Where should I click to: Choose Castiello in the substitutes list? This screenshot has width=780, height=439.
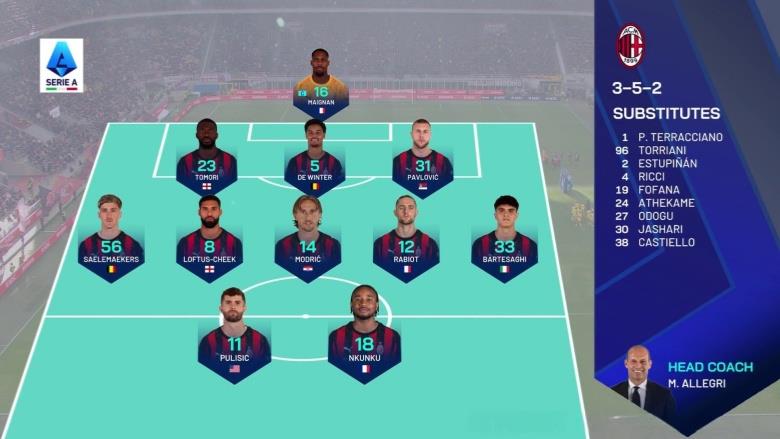click(665, 242)
